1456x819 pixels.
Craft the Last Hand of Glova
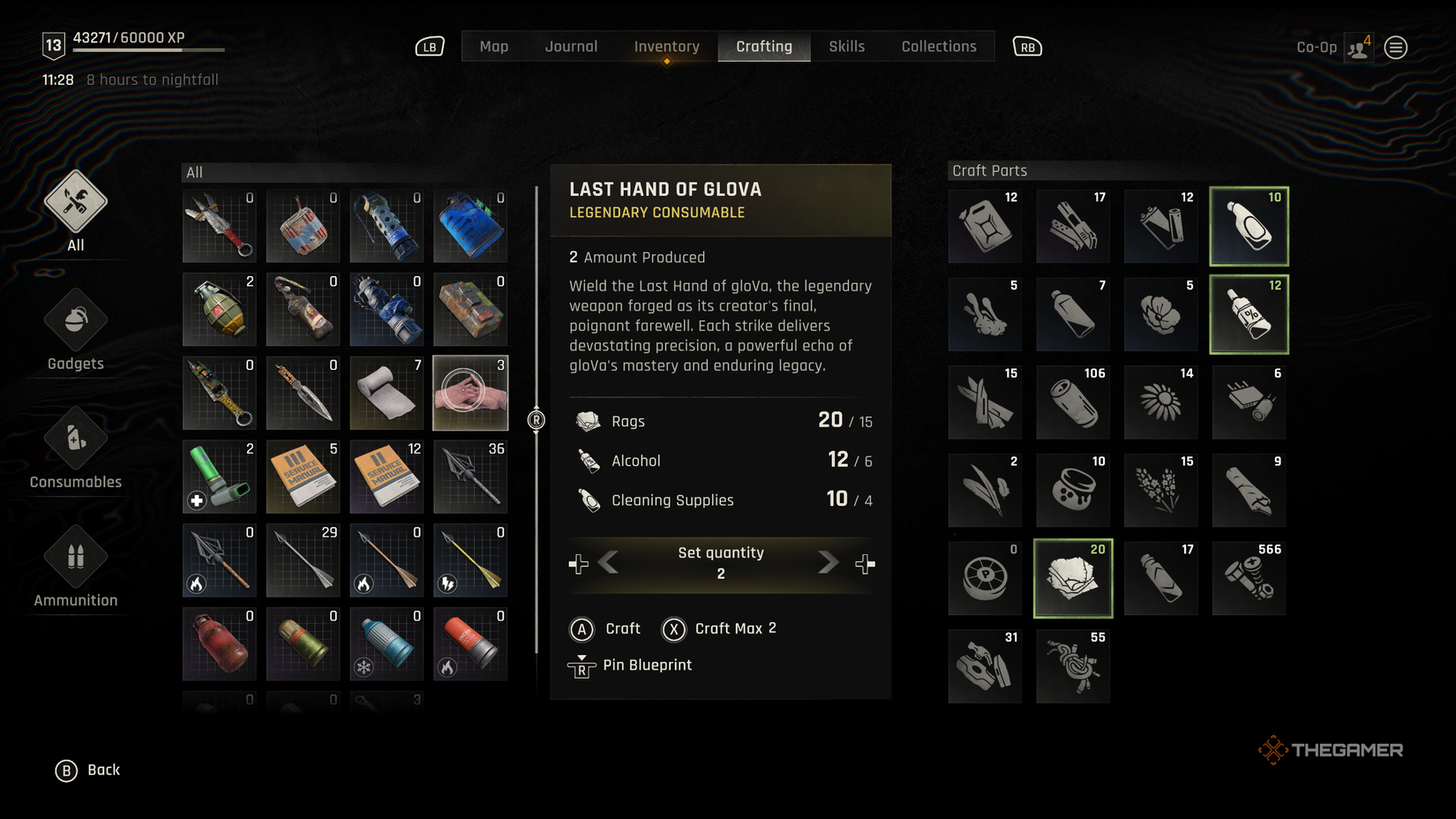(x=606, y=628)
